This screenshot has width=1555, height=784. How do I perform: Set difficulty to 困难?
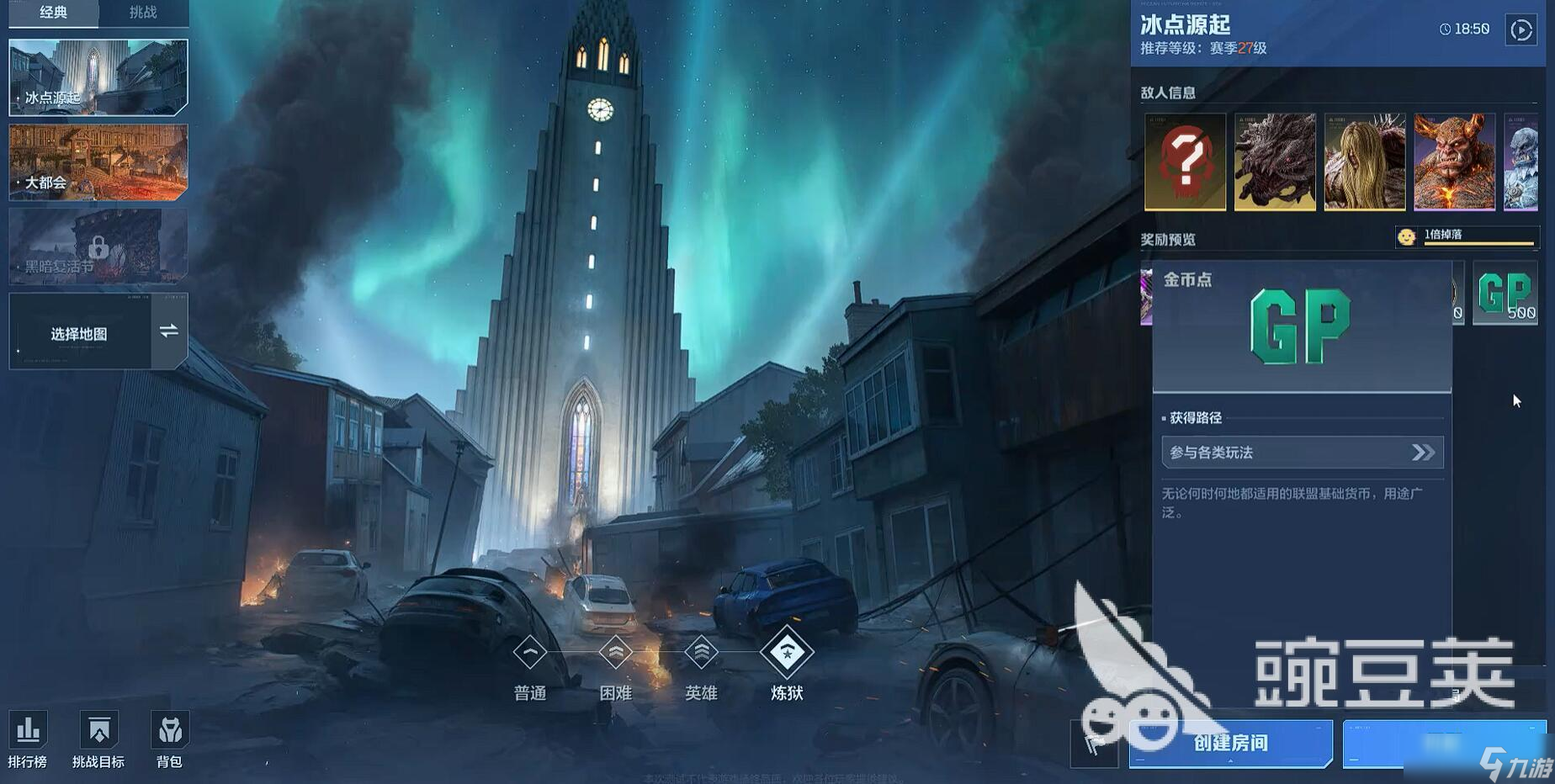click(x=616, y=653)
